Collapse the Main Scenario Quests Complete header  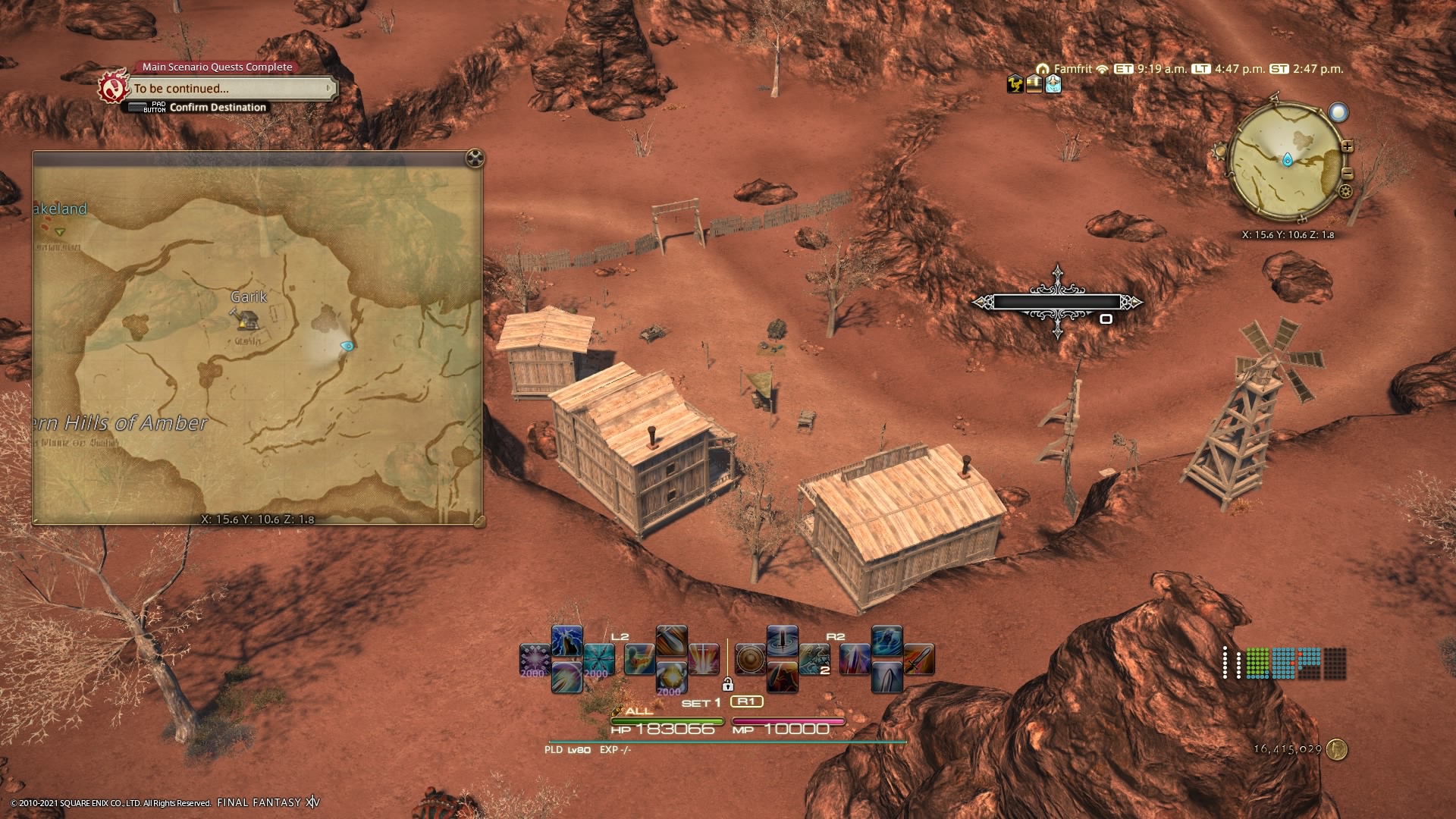[216, 67]
